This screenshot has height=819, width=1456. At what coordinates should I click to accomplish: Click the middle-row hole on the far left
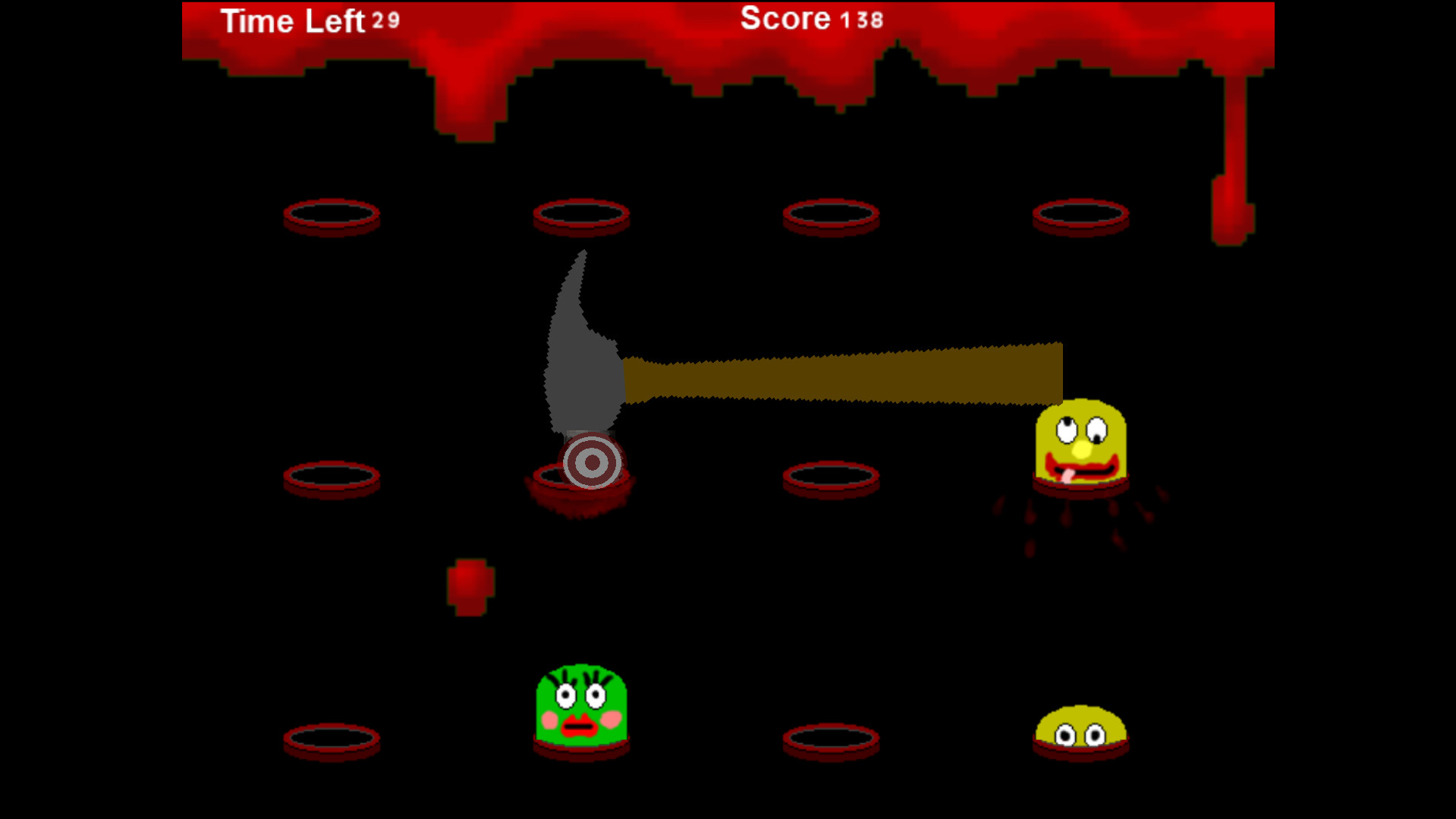coord(332,477)
